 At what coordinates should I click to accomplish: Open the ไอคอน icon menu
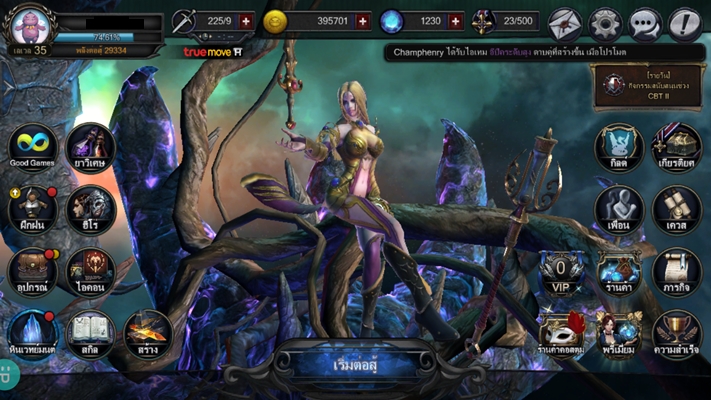[90, 270]
